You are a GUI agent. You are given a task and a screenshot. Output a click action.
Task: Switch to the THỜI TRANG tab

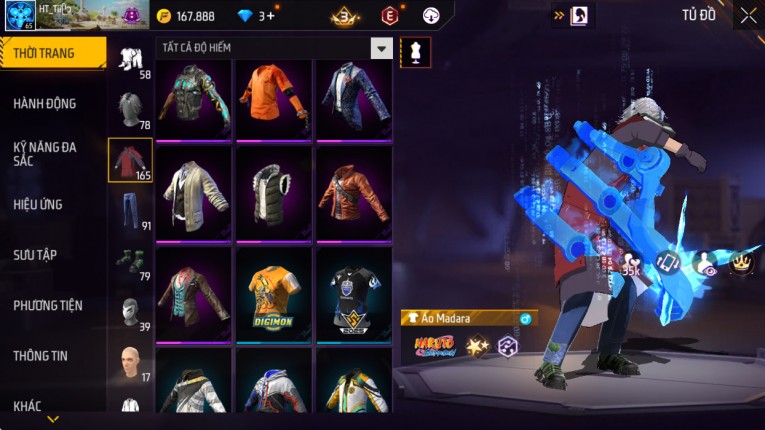pyautogui.click(x=52, y=53)
